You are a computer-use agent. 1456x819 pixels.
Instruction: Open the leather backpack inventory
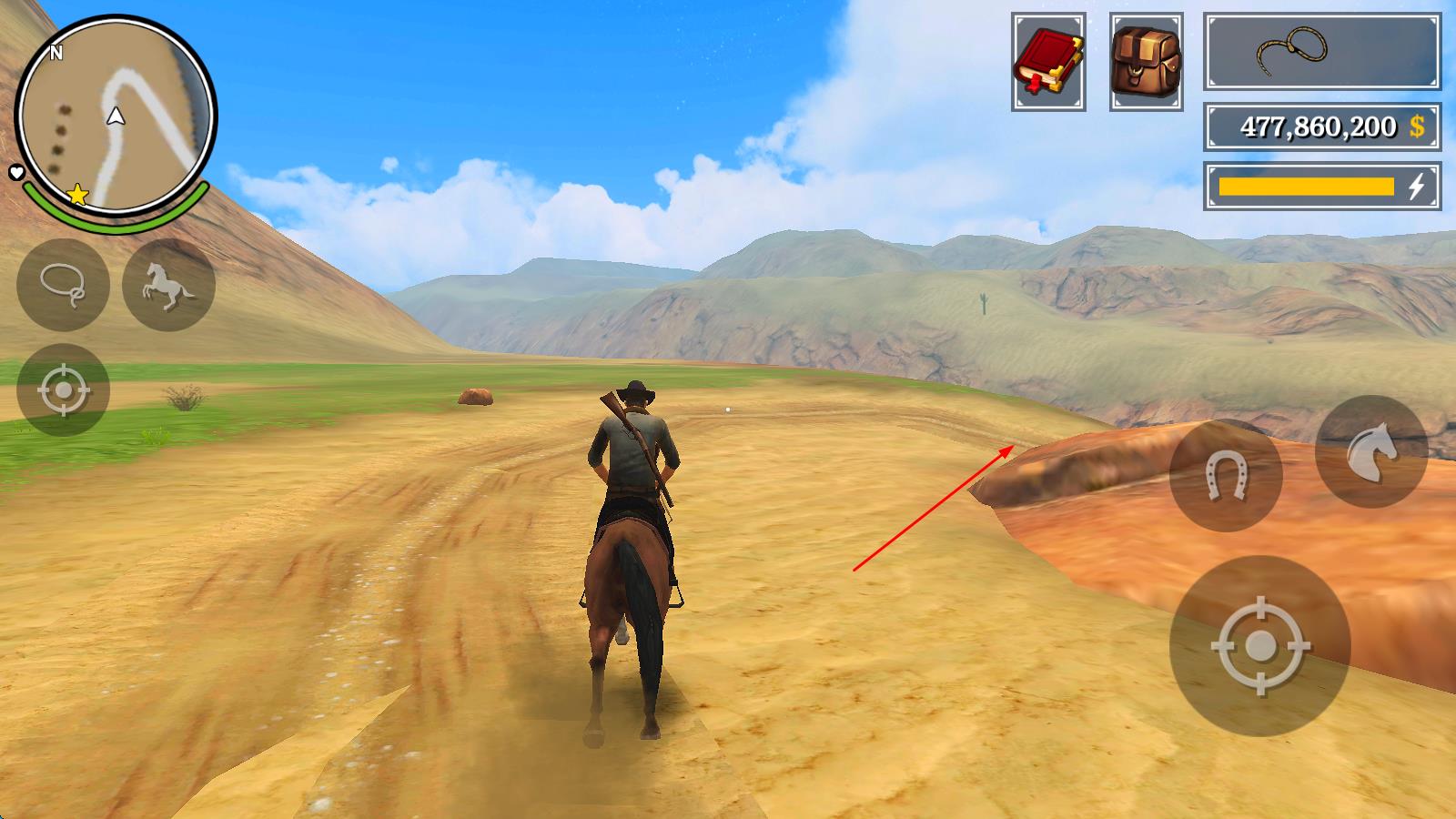1147,62
